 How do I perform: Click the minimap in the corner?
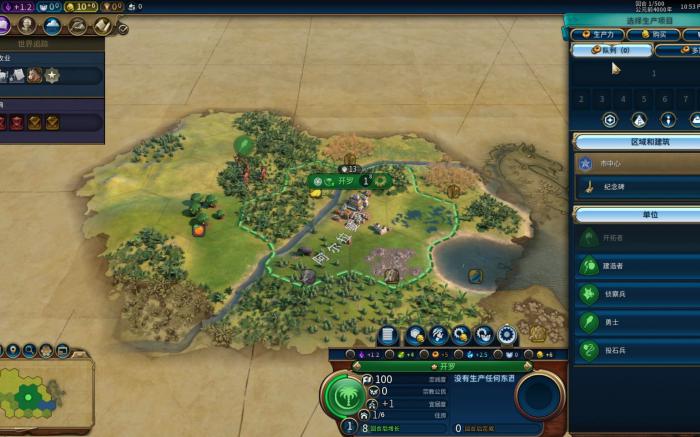click(45, 393)
